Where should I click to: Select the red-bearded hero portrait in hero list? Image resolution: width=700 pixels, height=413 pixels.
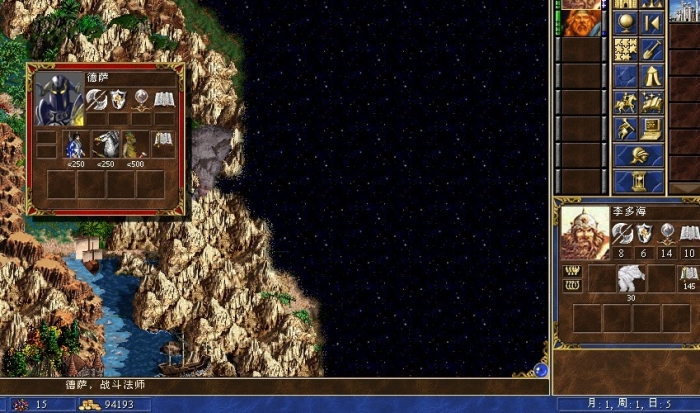(577, 22)
